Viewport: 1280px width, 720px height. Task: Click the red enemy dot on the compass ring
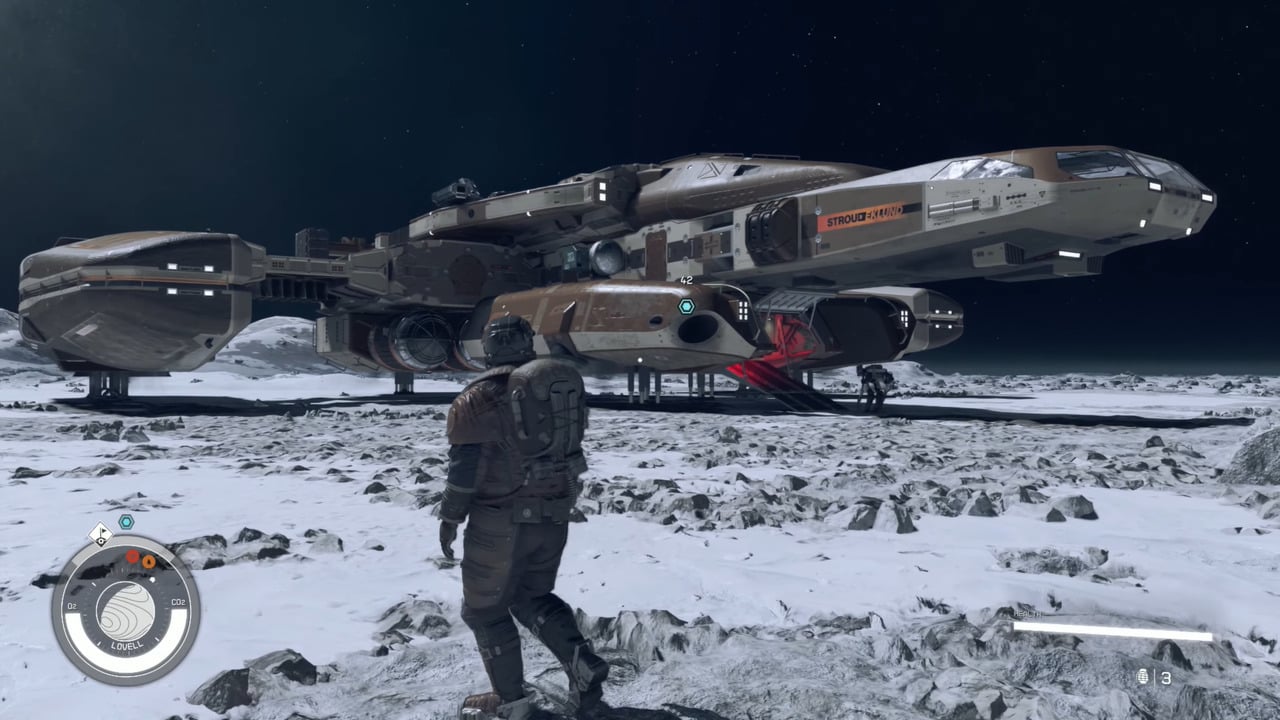tap(132, 557)
